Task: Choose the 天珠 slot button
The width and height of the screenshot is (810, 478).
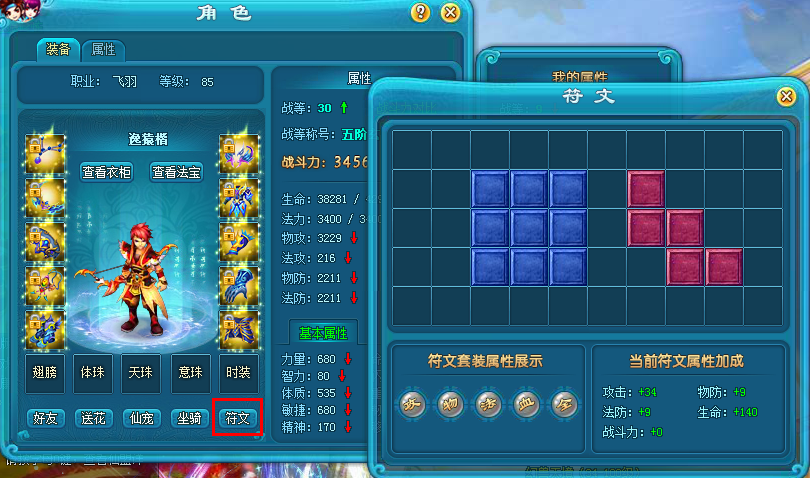Action: click(x=140, y=371)
